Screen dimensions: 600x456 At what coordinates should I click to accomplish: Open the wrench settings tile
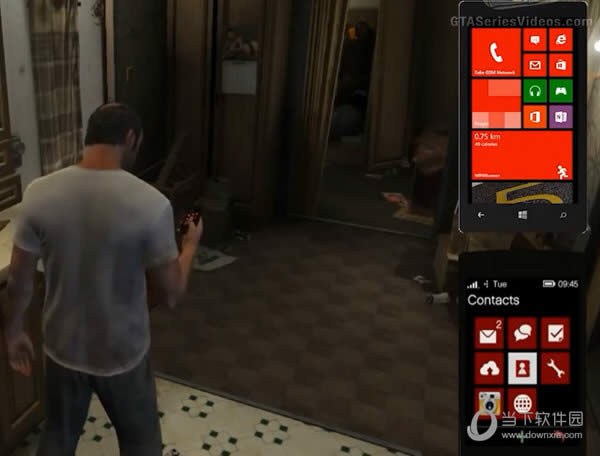pyautogui.click(x=555, y=368)
